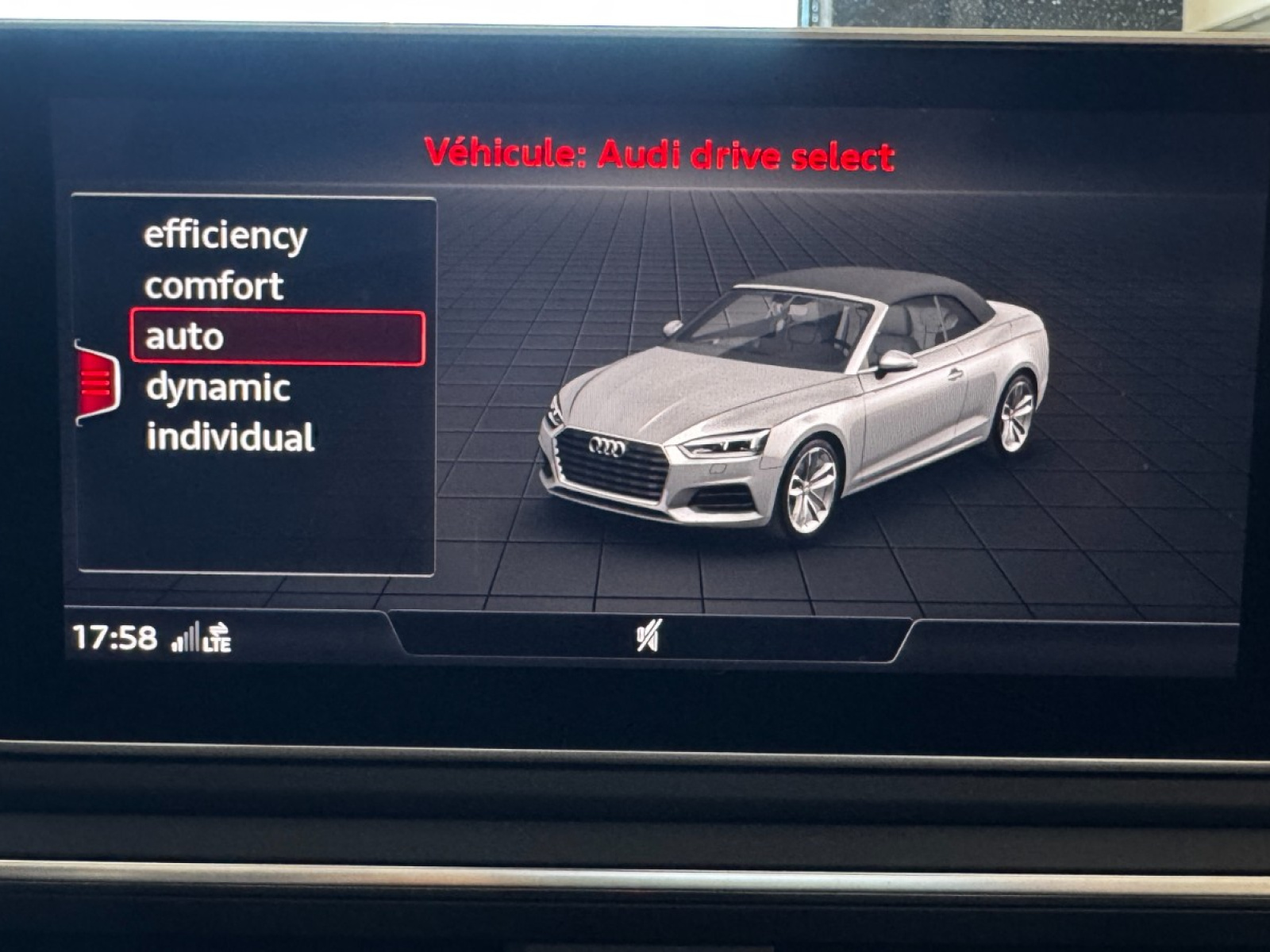This screenshot has width=1270, height=952.
Task: Choose the comfort drive mode
Action: (x=214, y=286)
